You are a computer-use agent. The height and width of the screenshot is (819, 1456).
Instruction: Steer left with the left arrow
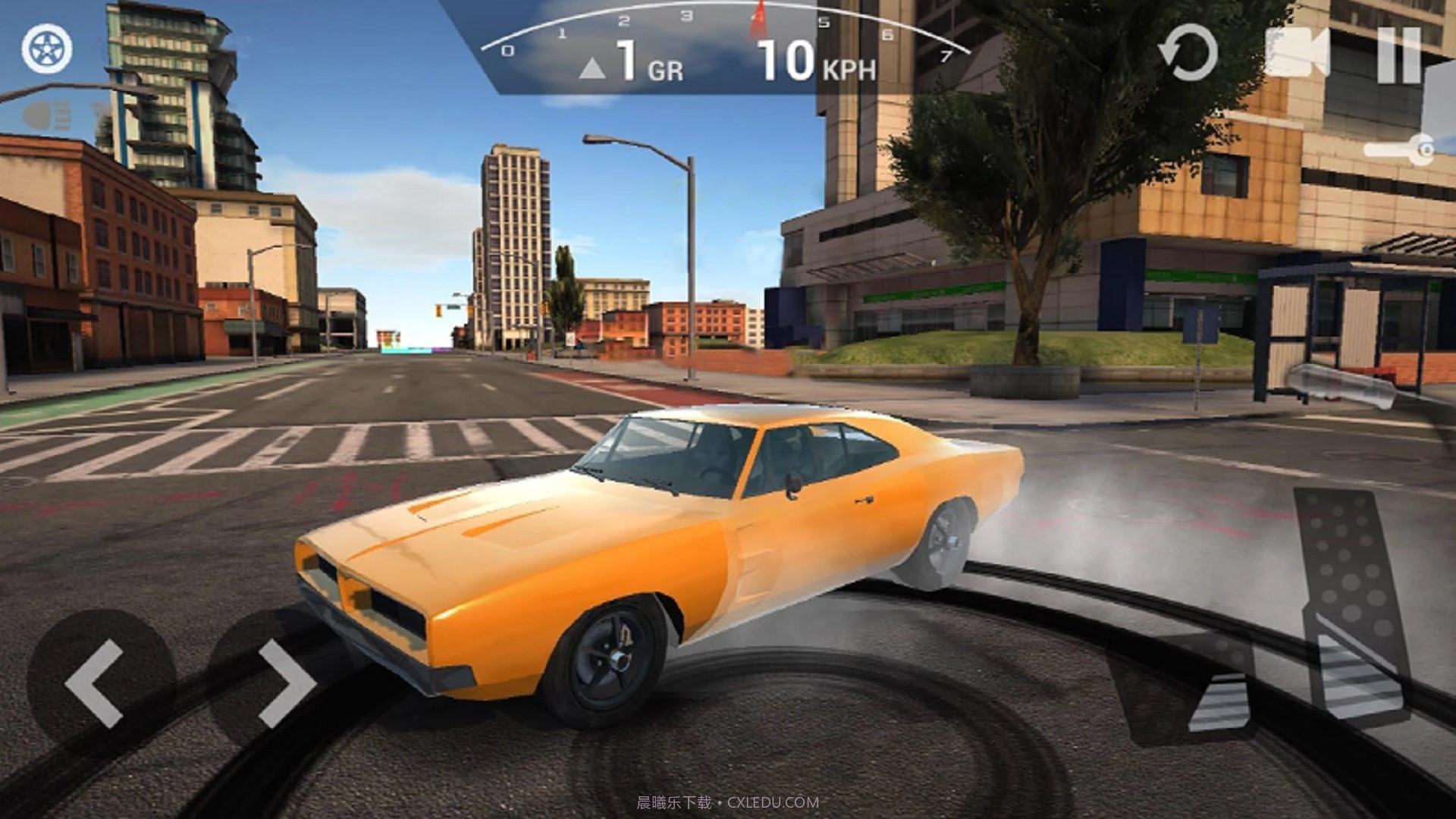[x=96, y=682]
